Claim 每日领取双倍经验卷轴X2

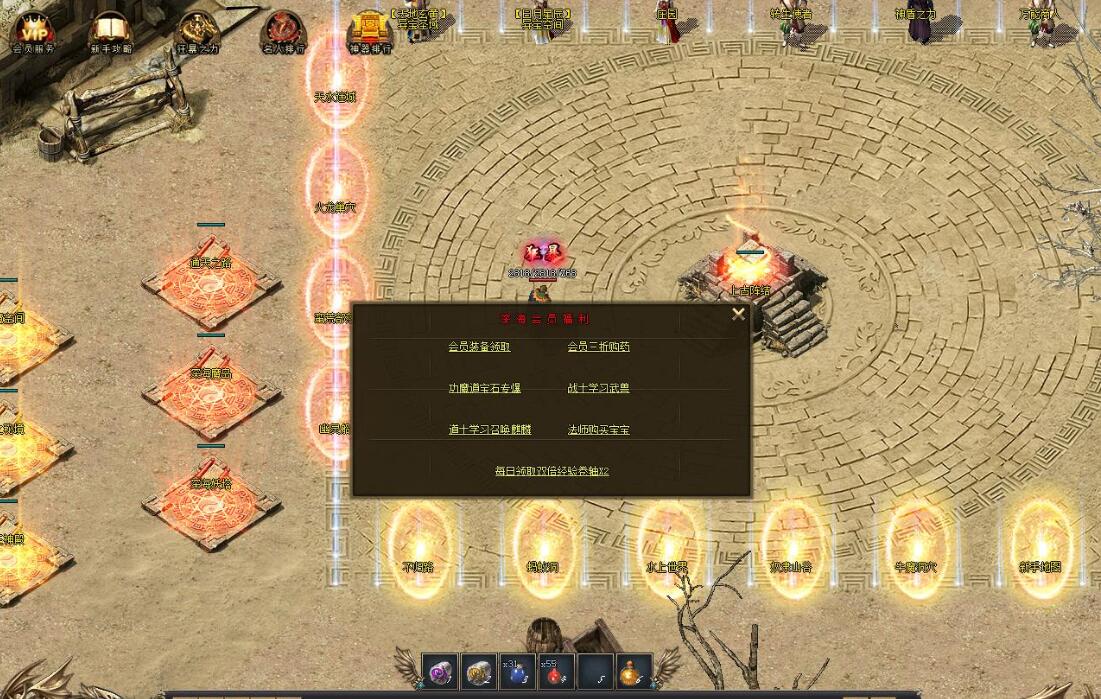click(551, 471)
